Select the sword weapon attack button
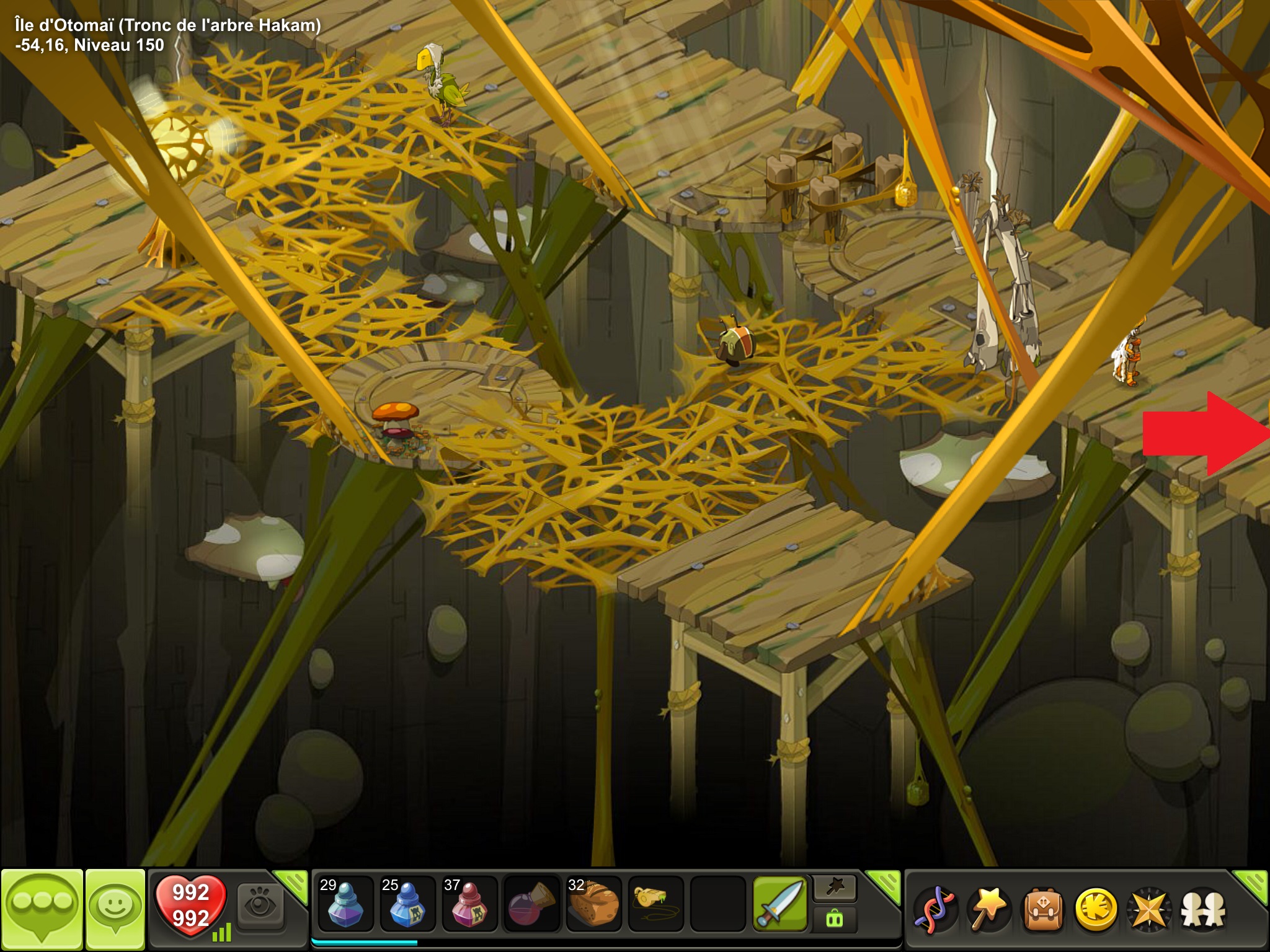The height and width of the screenshot is (952, 1270). pos(779,904)
